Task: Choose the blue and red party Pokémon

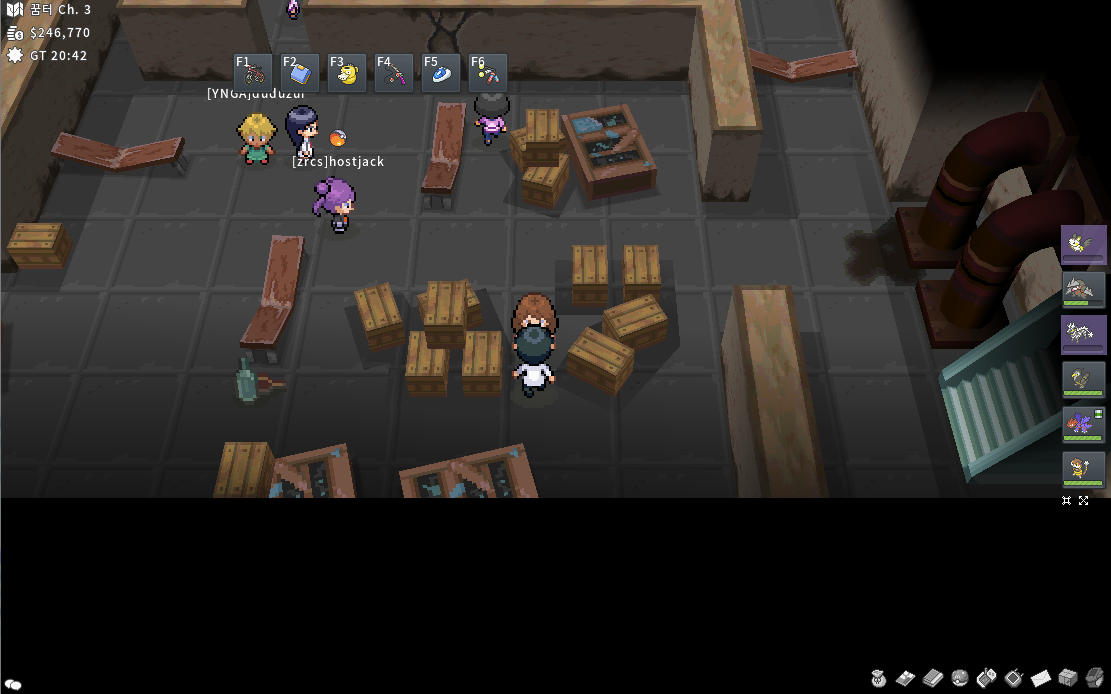Action: click(x=1083, y=425)
